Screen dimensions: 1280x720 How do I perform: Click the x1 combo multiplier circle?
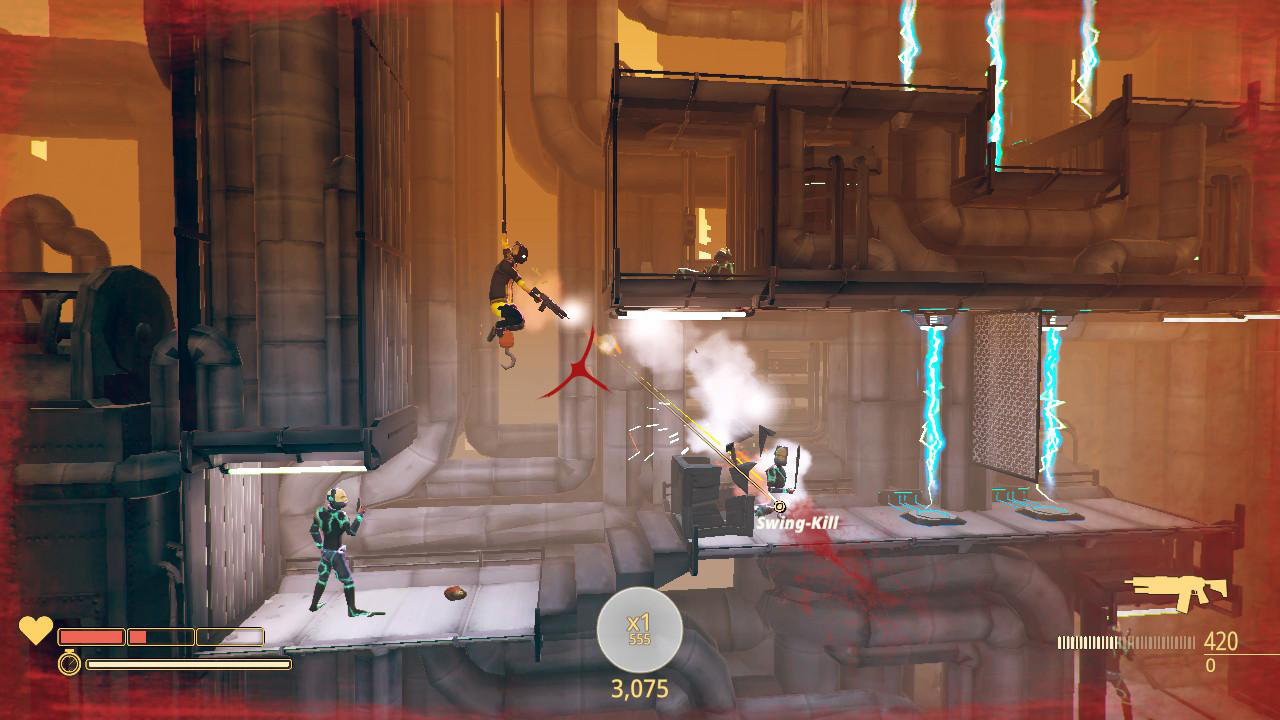pyautogui.click(x=639, y=630)
